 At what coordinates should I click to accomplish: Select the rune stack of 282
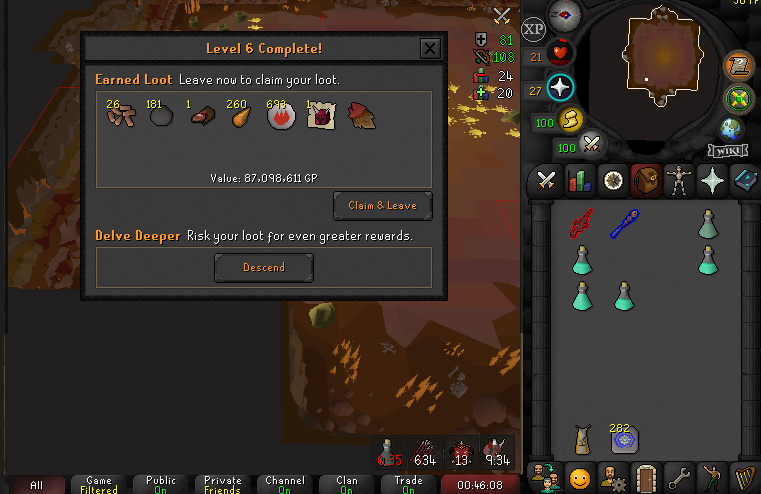coord(625,439)
